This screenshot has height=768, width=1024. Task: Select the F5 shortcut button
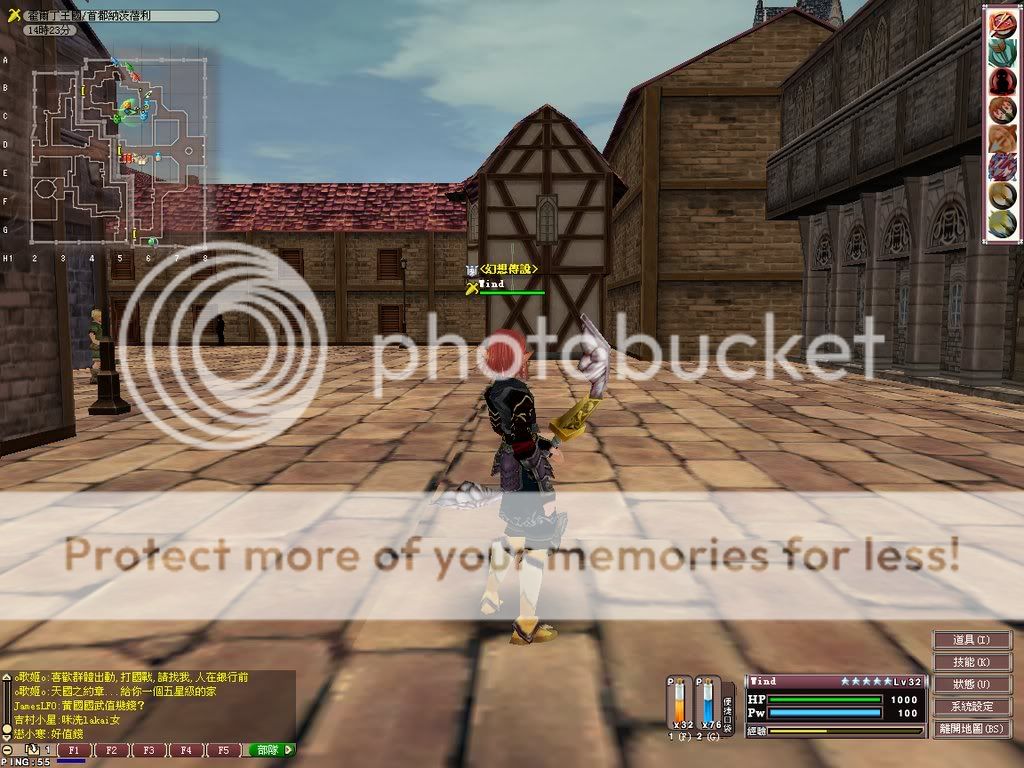click(224, 750)
